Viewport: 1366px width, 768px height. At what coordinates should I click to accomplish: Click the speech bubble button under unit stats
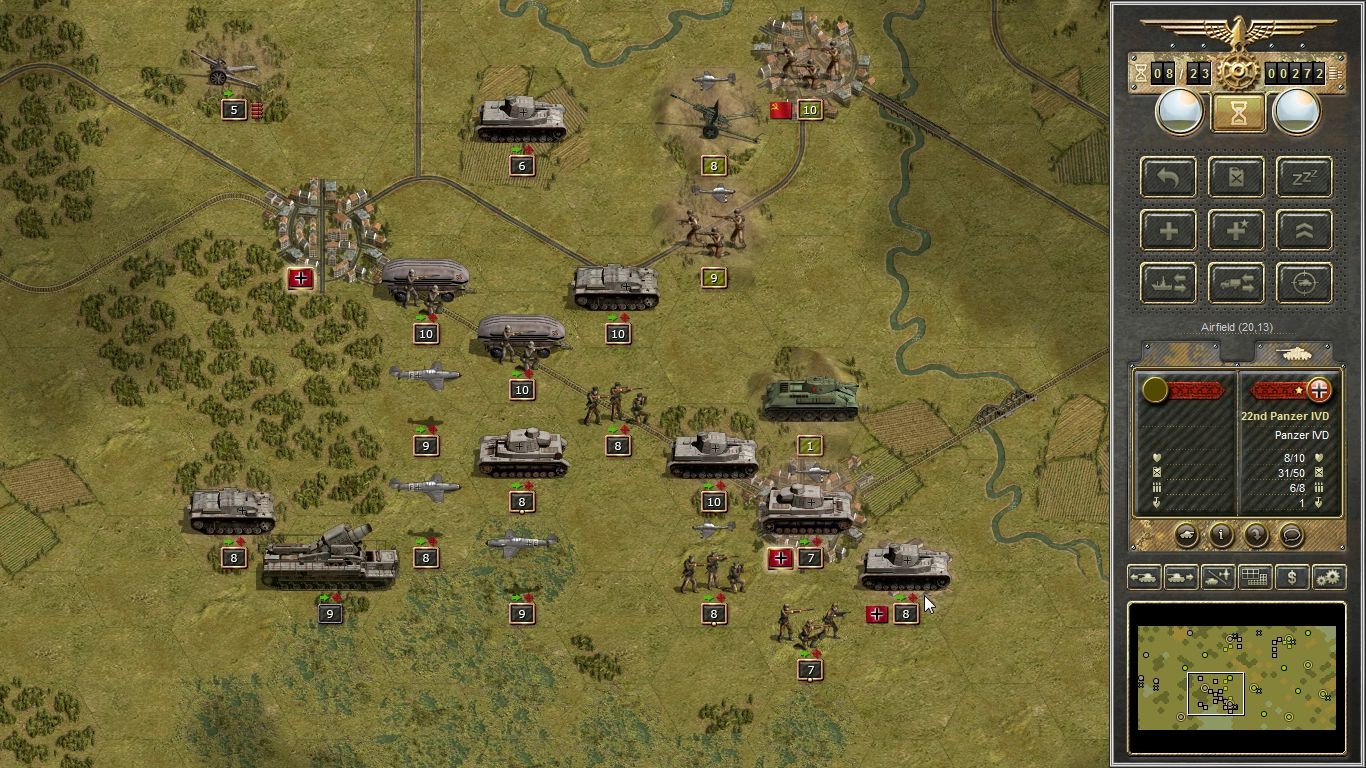coord(1291,535)
